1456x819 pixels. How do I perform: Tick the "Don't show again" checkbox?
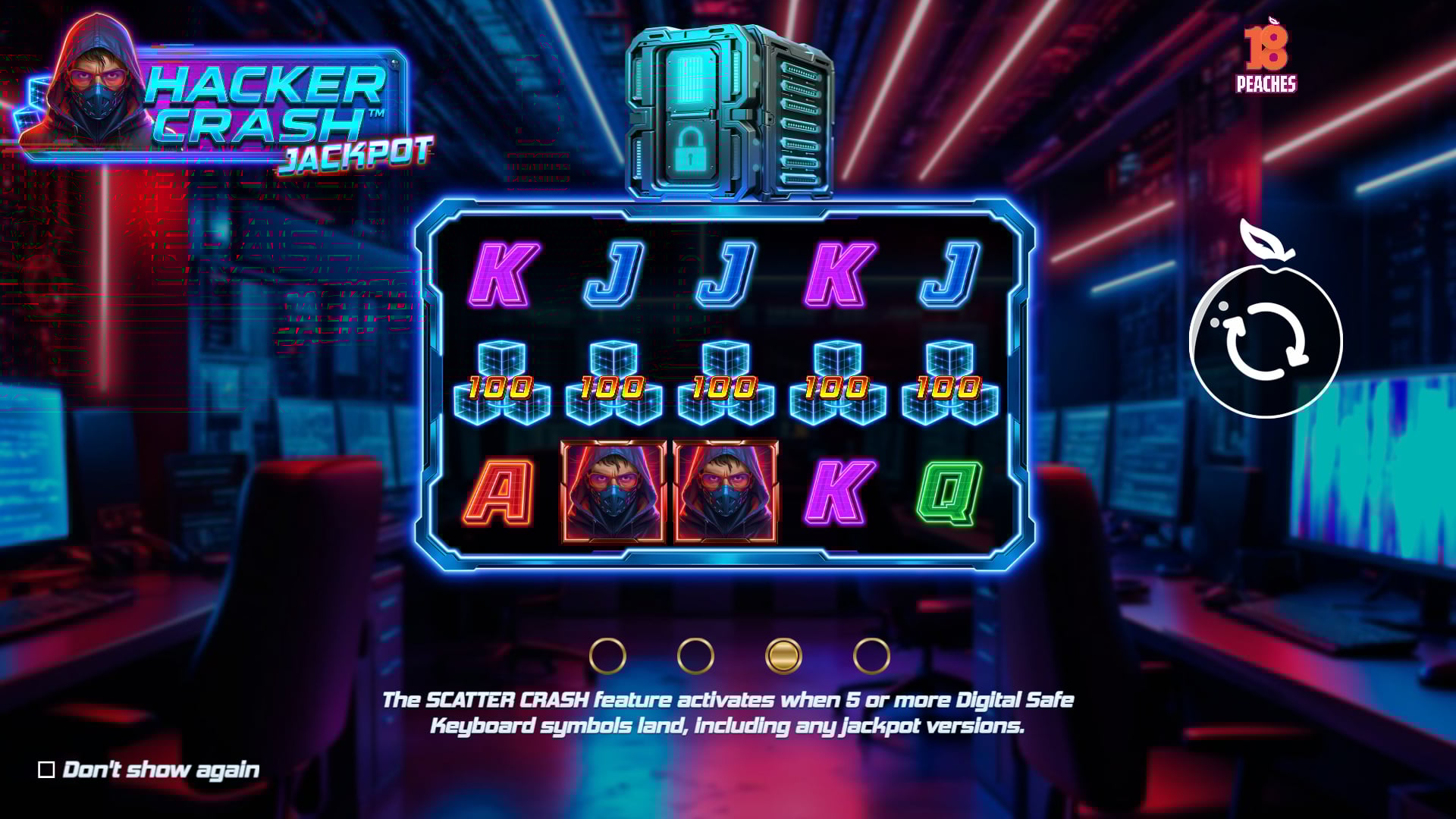[46, 770]
